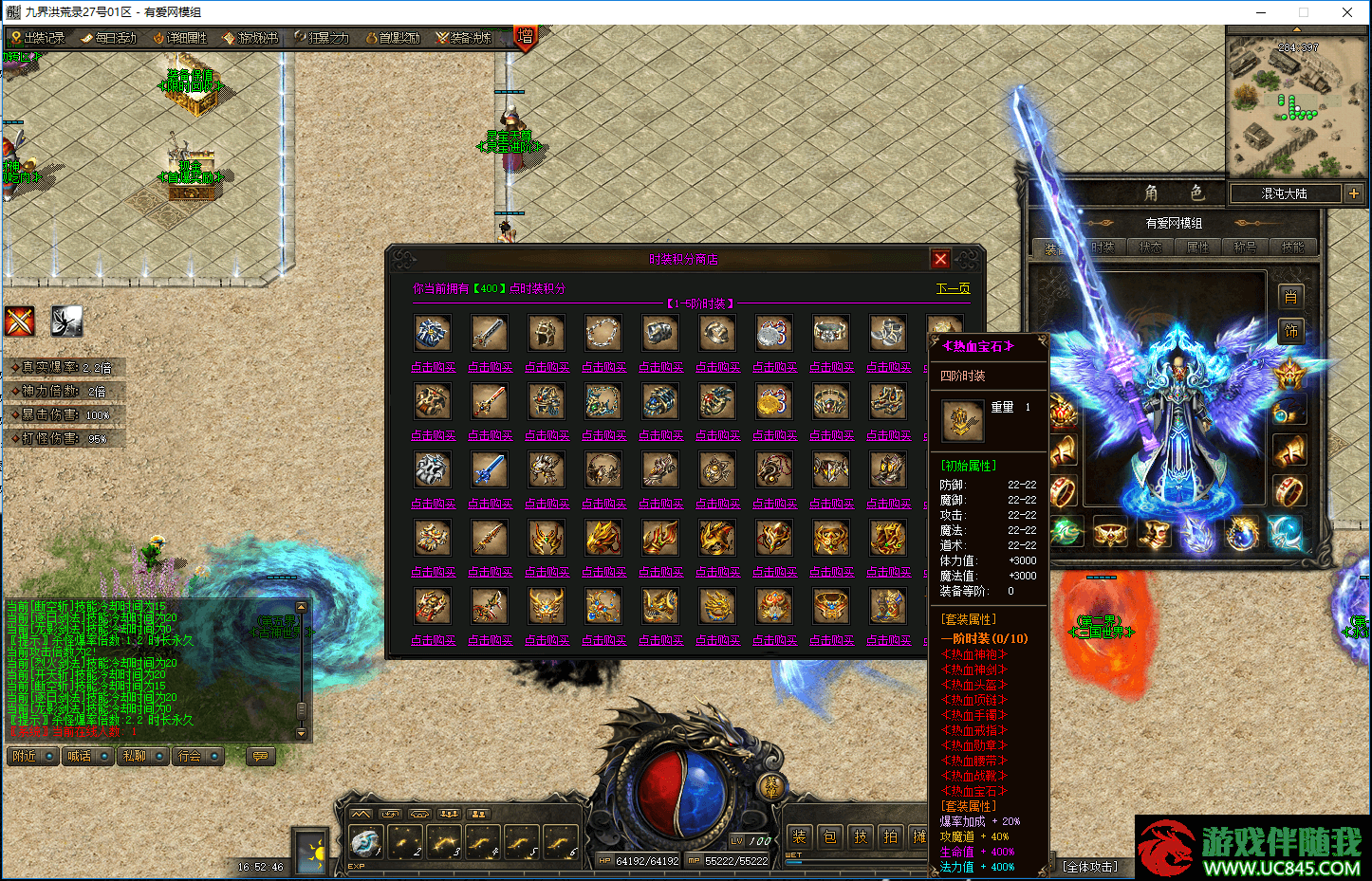Image resolution: width=1372 pixels, height=881 pixels.
Task: Open the 狂暴之力 menu
Action: coord(322,38)
